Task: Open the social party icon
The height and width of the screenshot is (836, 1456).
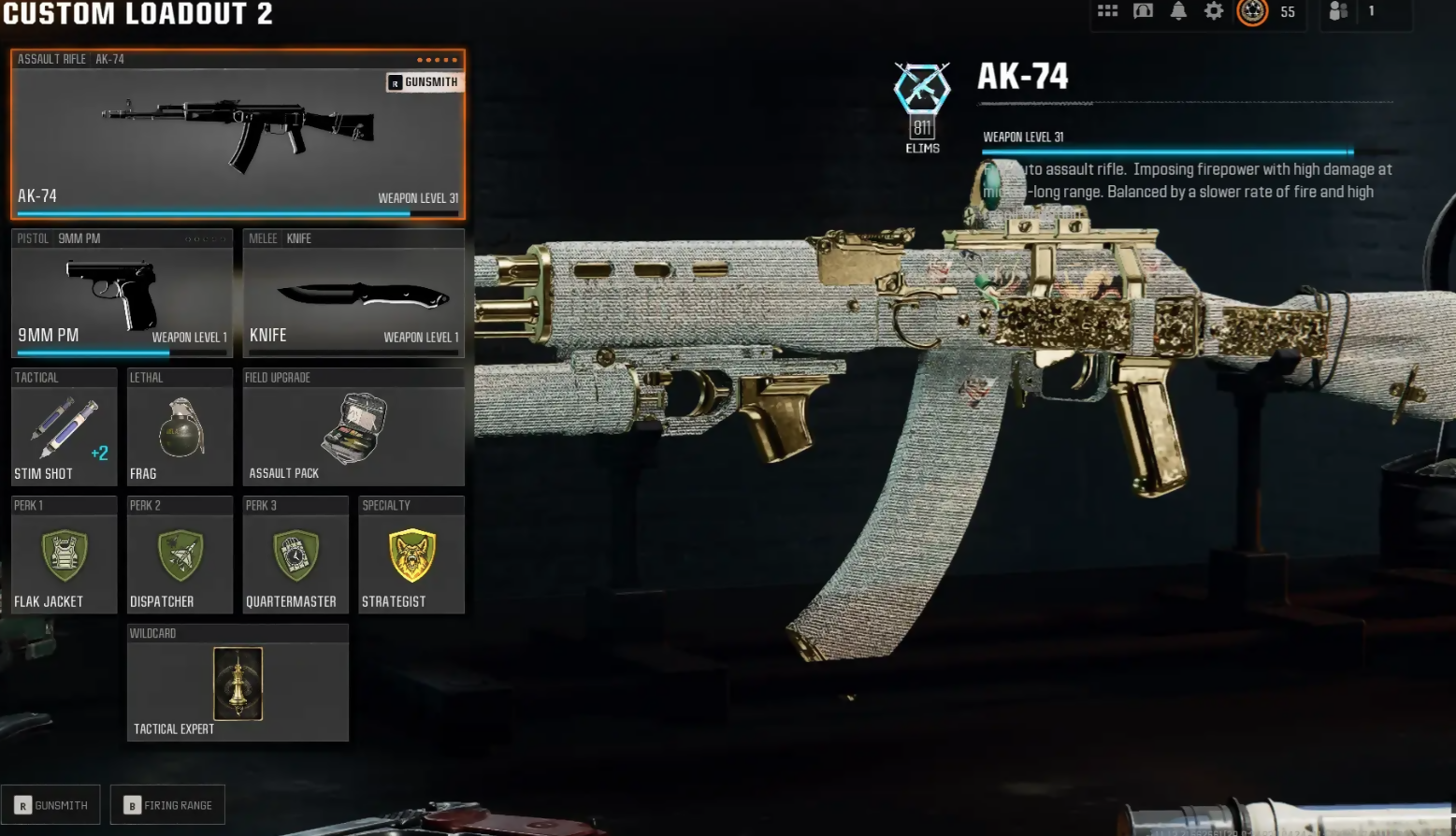Action: click(1339, 11)
